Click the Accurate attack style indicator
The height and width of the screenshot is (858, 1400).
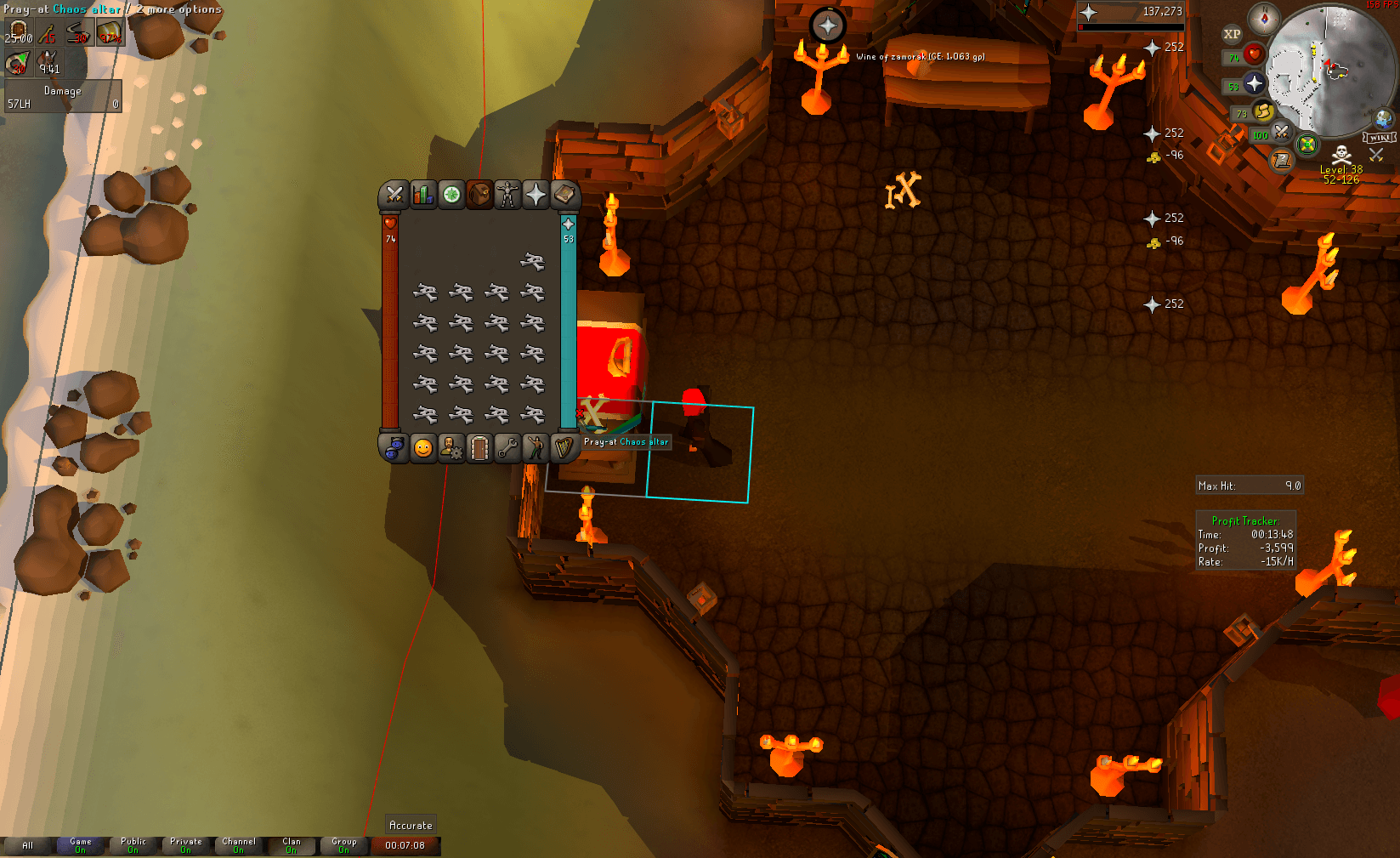coord(411,824)
